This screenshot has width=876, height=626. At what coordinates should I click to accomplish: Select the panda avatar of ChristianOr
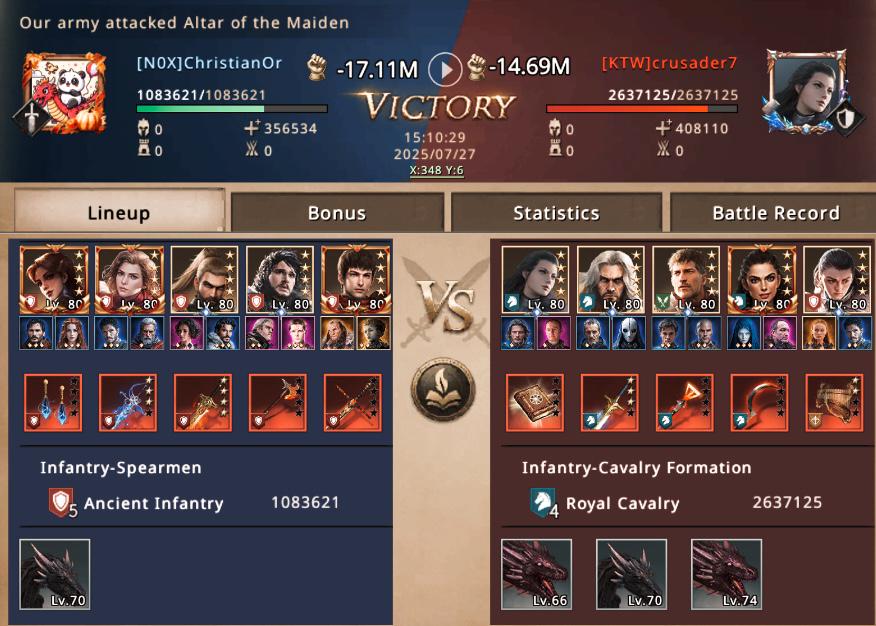point(64,92)
